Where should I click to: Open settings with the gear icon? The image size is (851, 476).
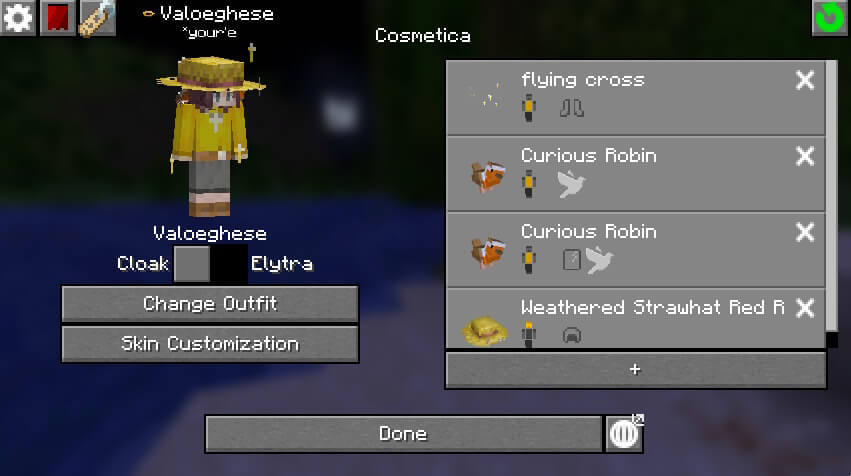coord(18,17)
